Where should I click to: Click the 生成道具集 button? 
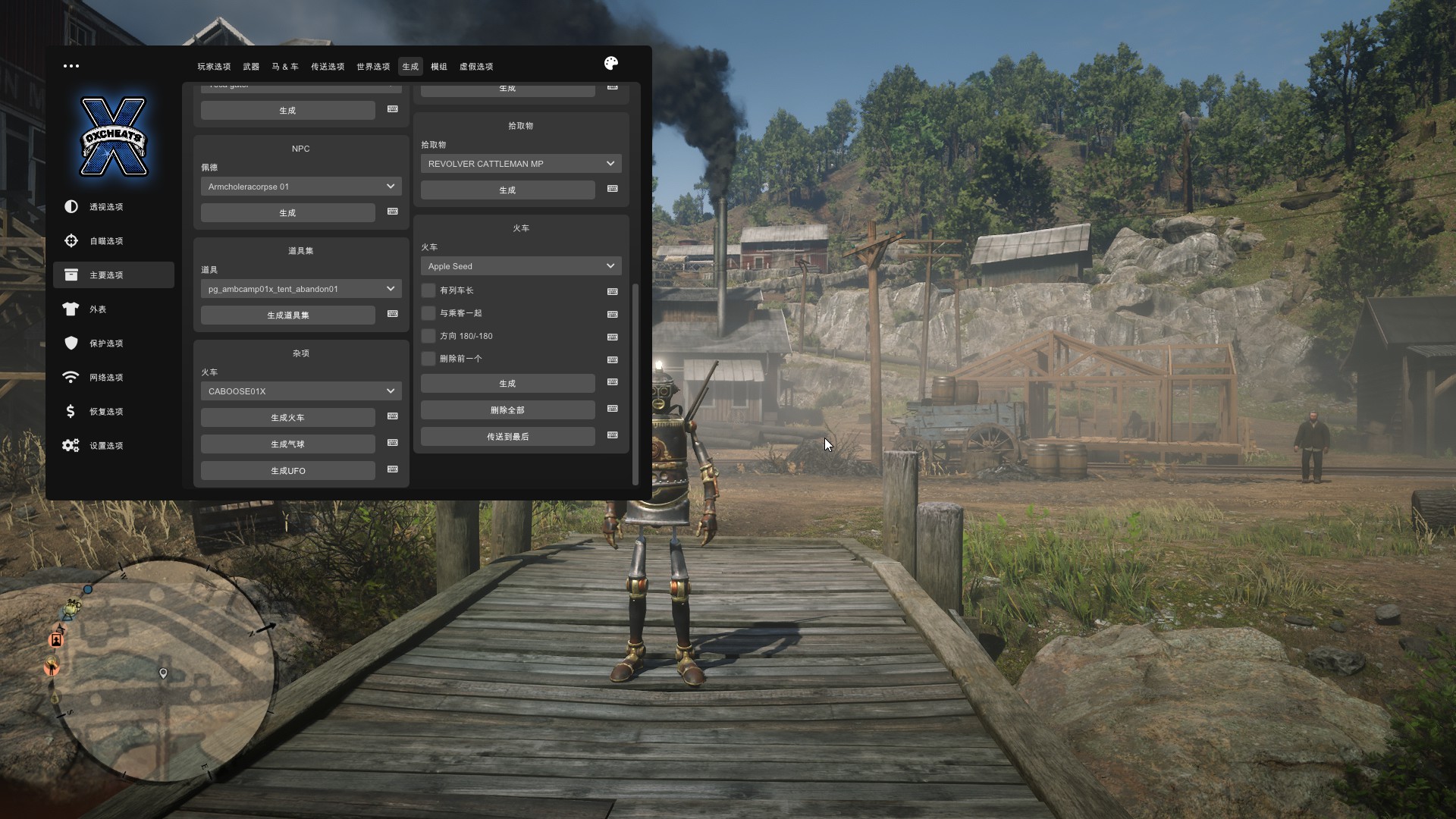(287, 315)
